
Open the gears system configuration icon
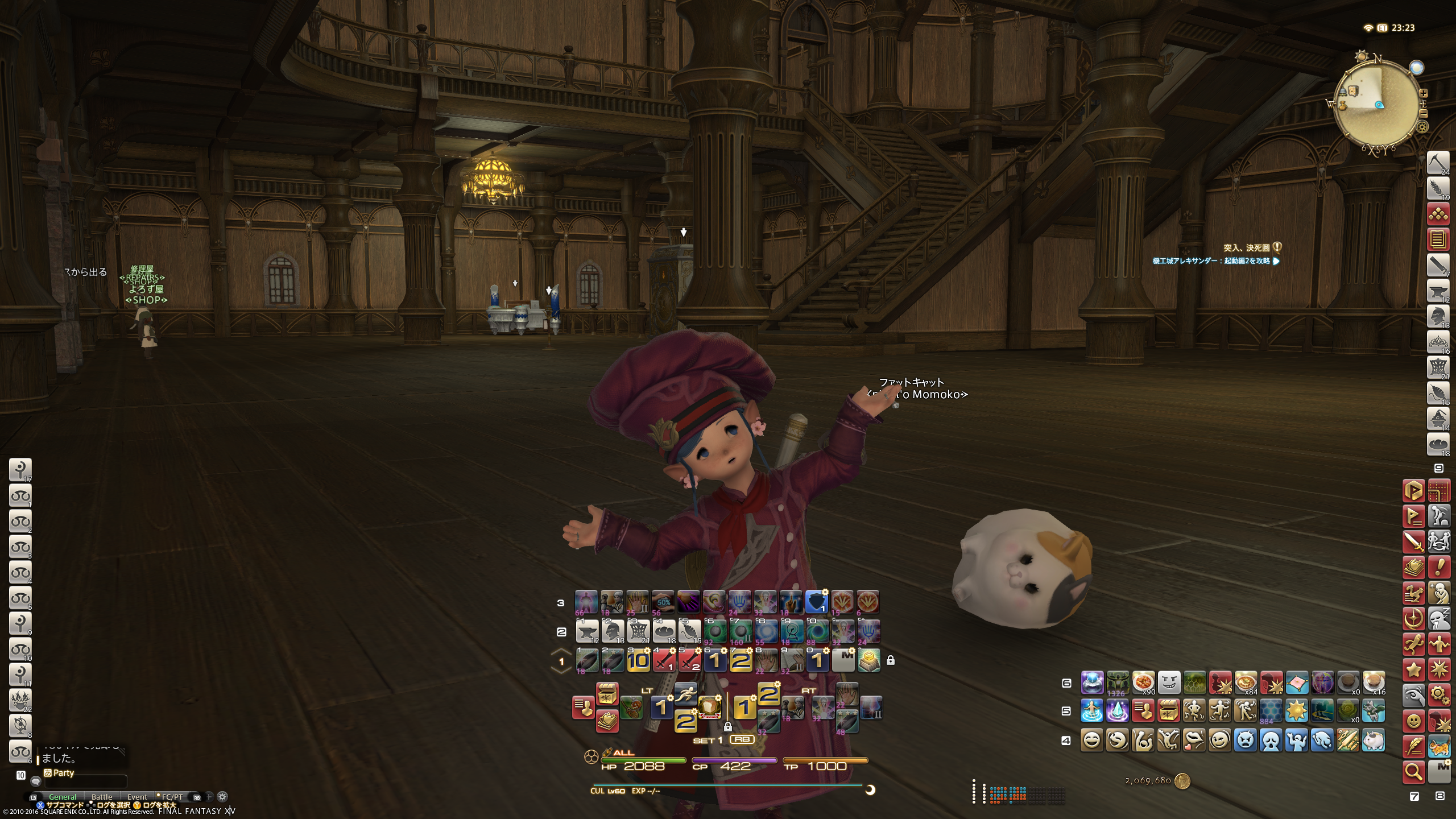1439,694
